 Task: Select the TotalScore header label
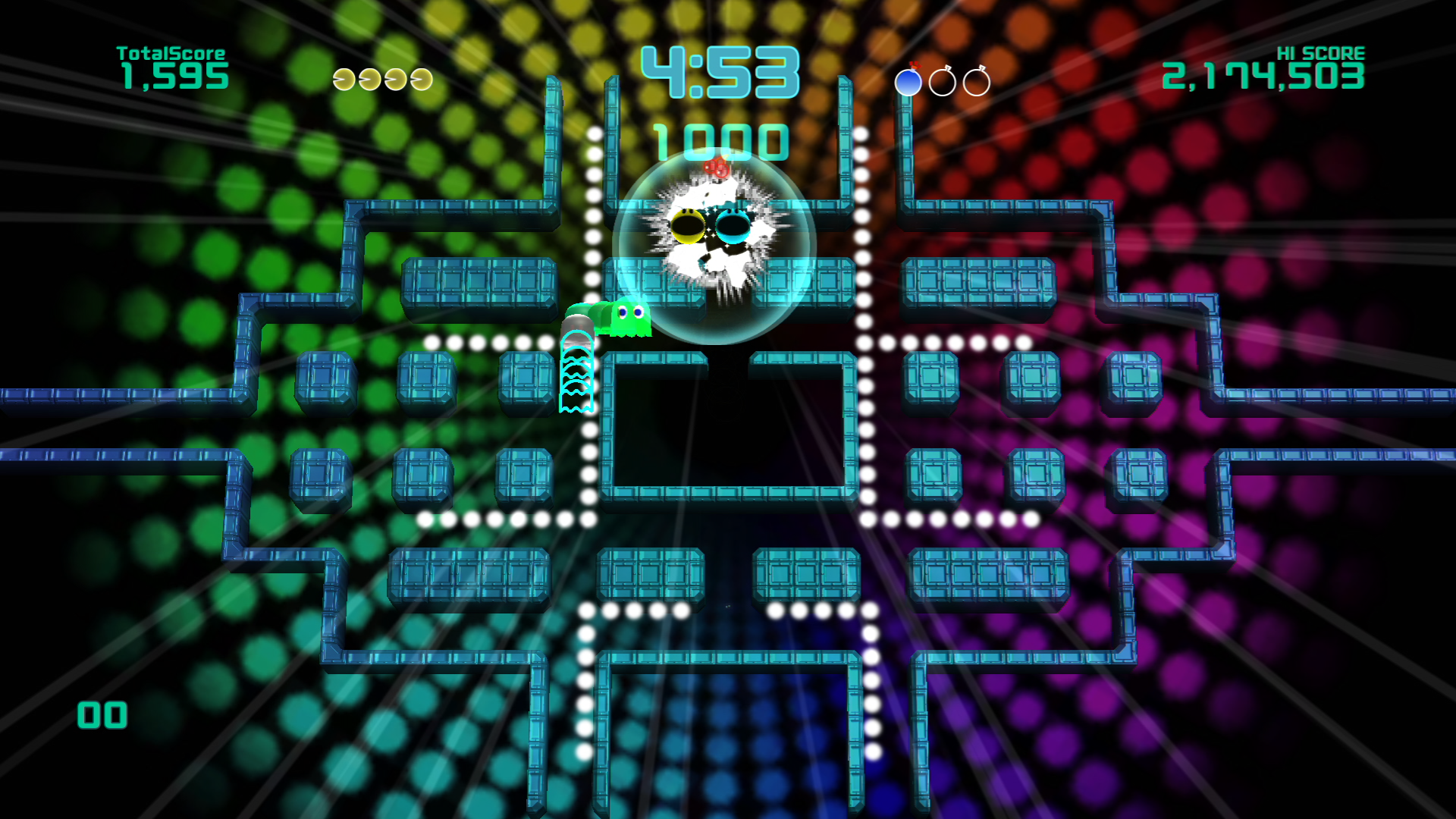(x=170, y=52)
